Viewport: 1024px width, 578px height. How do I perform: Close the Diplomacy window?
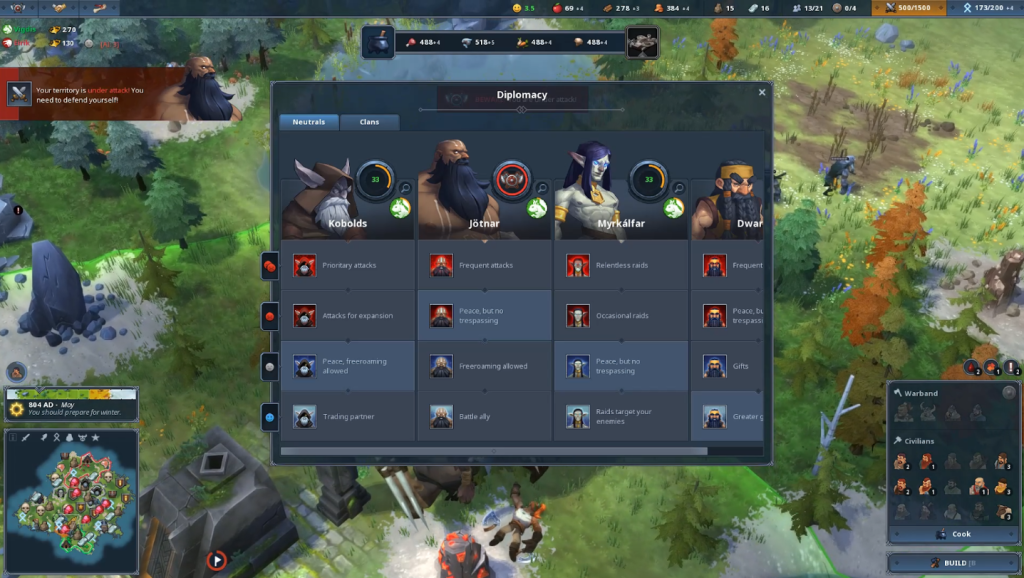(762, 92)
